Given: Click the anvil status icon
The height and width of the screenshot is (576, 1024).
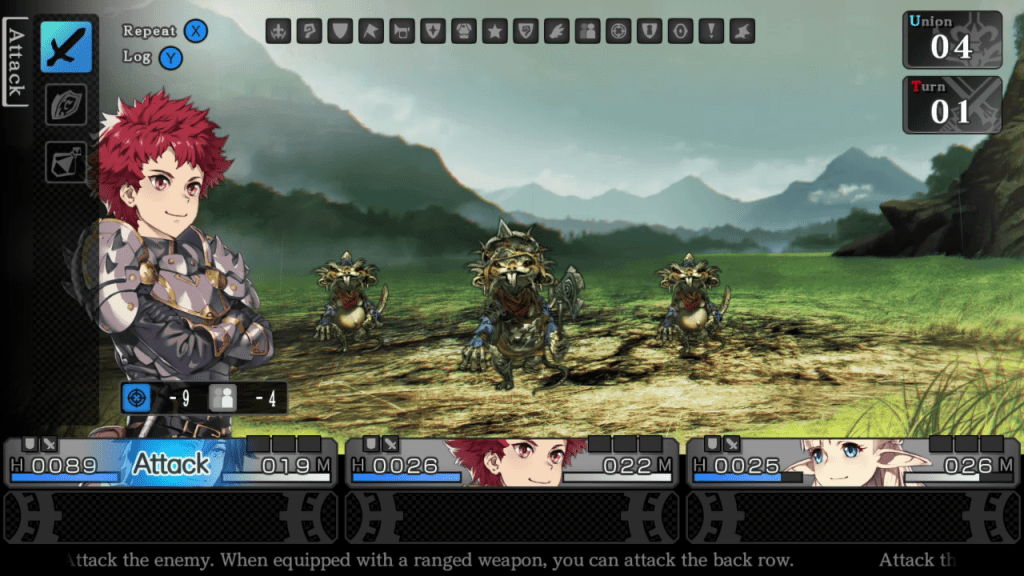Looking at the screenshot, I should coord(742,31).
